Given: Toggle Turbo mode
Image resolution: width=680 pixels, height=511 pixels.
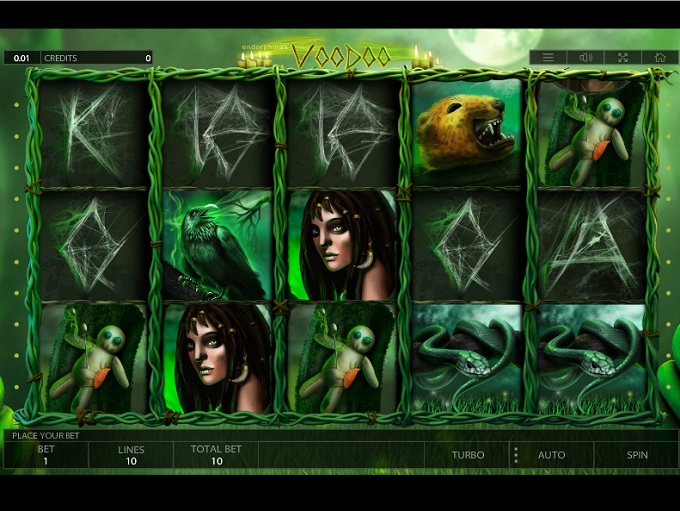Looking at the screenshot, I should click(x=467, y=455).
